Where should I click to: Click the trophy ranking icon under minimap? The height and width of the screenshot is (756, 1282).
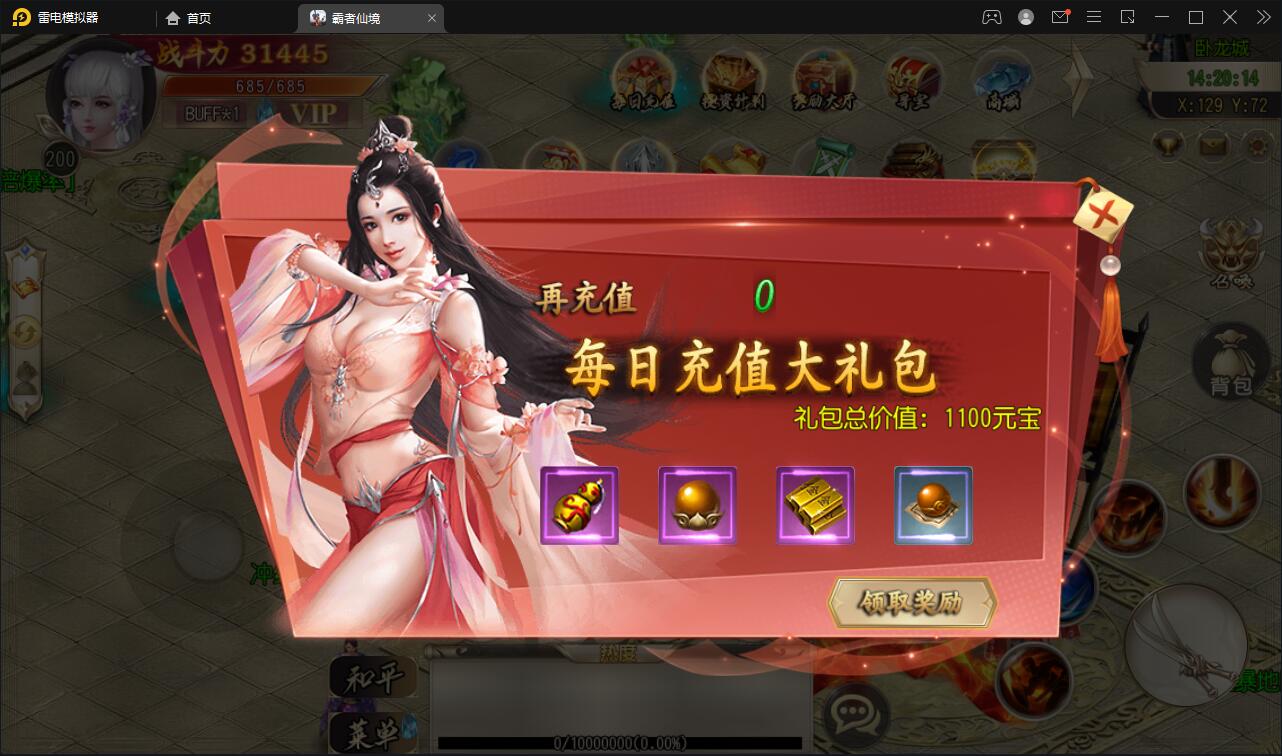(x=1166, y=146)
